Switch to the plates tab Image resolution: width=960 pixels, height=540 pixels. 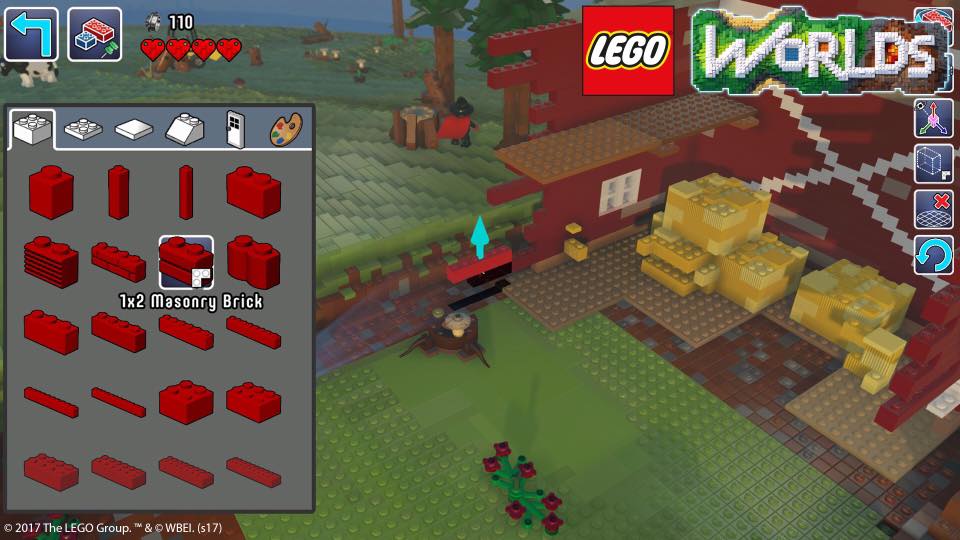pyautogui.click(x=83, y=128)
